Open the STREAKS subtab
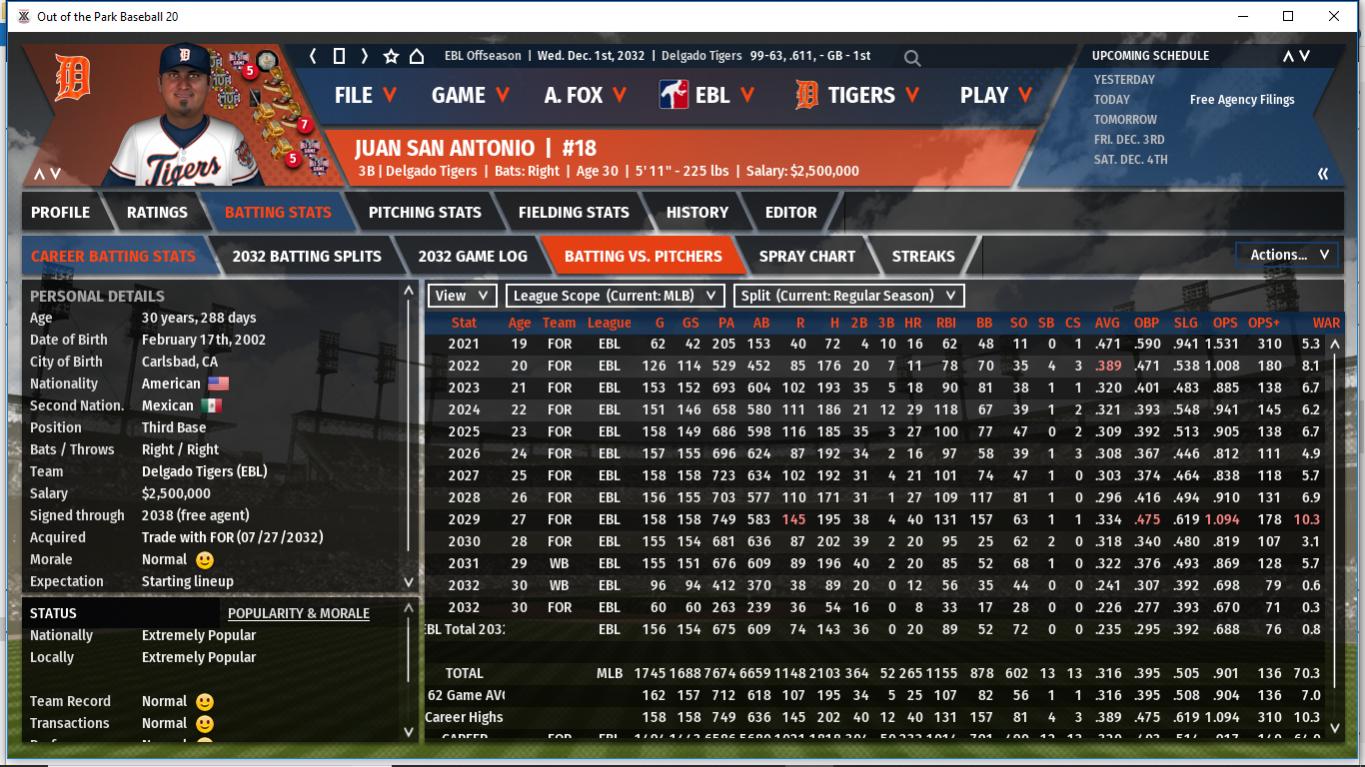This screenshot has height=767, width=1365. click(923, 256)
